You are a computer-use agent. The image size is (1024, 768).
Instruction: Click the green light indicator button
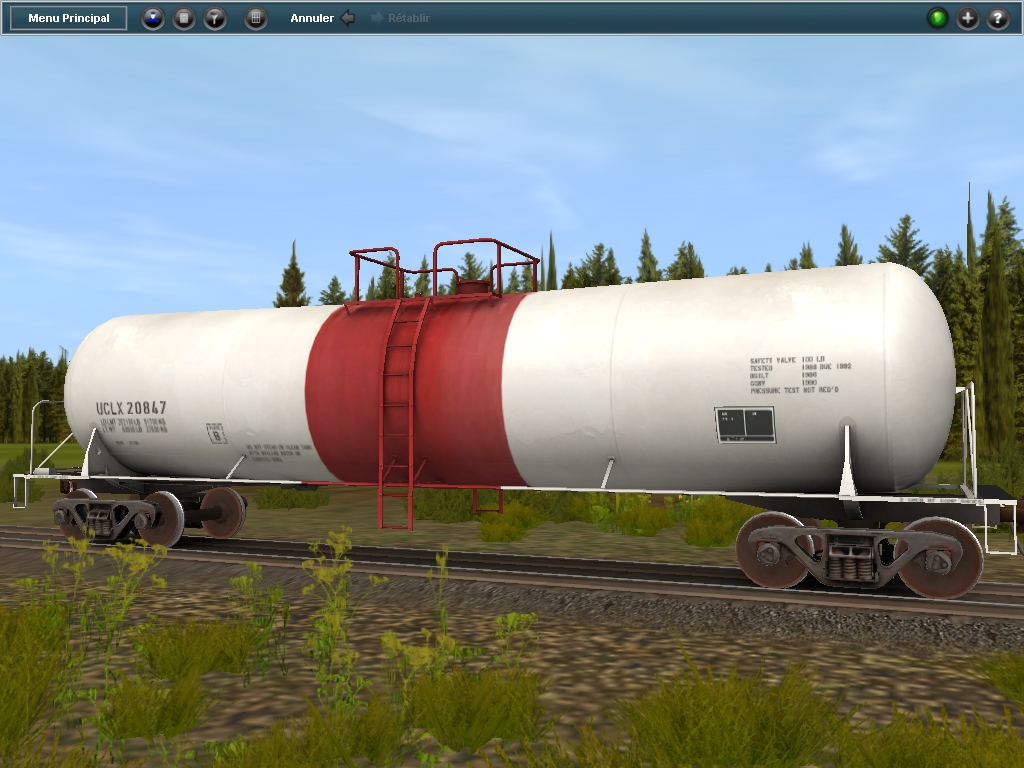937,18
